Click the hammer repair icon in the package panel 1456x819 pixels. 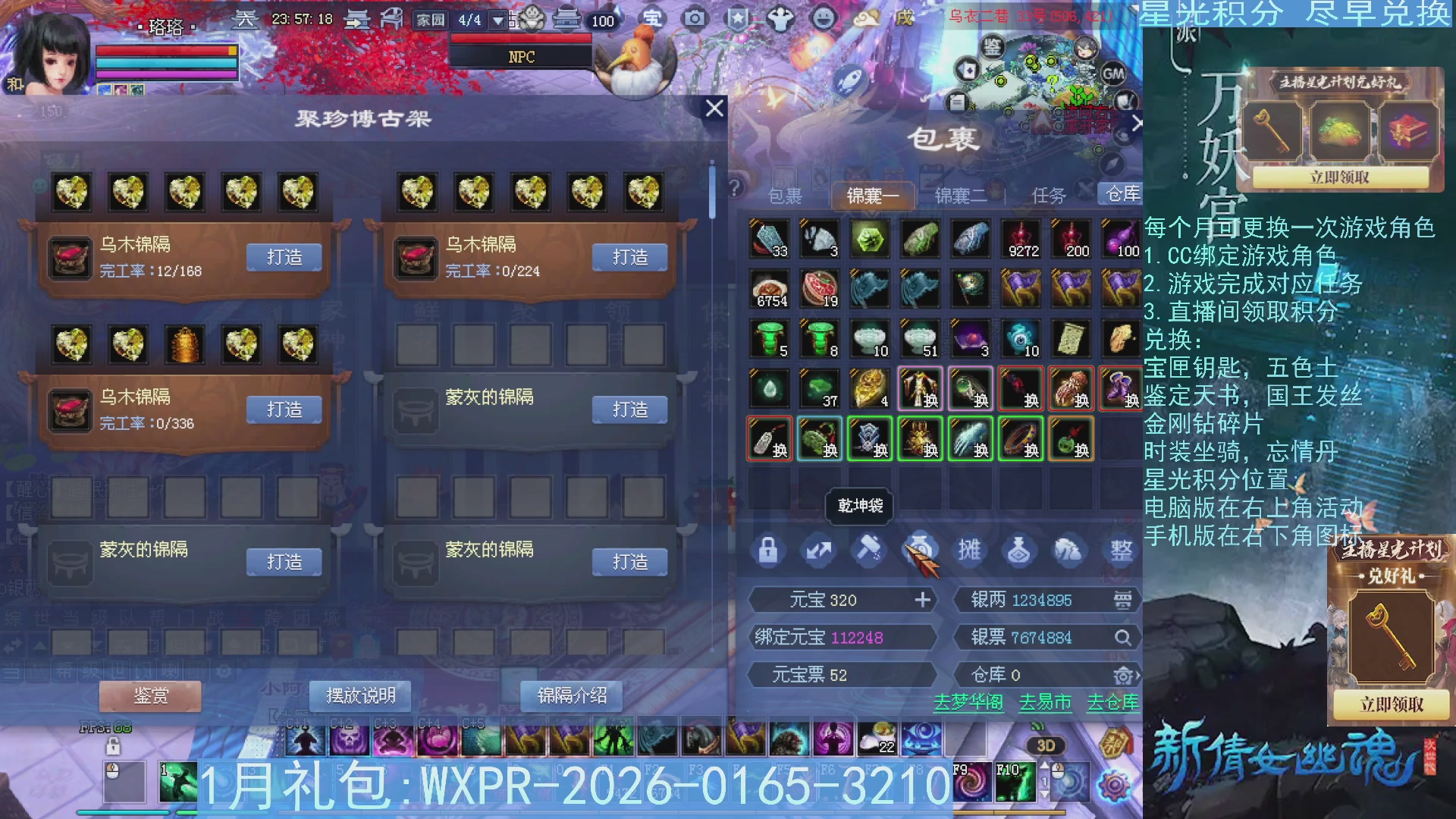(870, 550)
